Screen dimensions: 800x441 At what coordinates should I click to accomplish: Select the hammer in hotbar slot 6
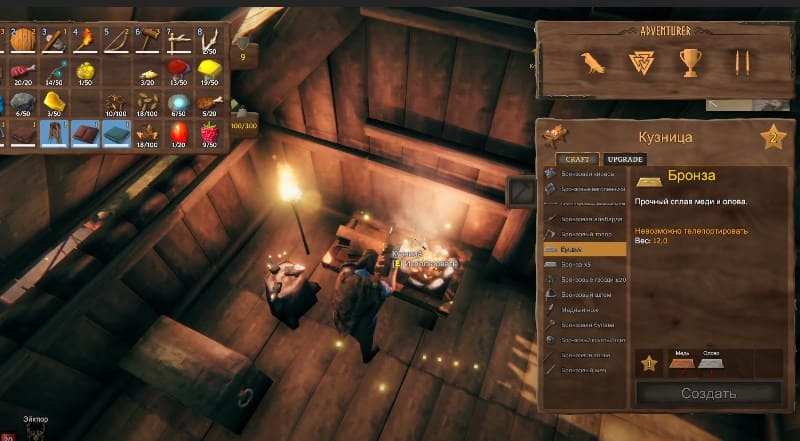pos(148,42)
